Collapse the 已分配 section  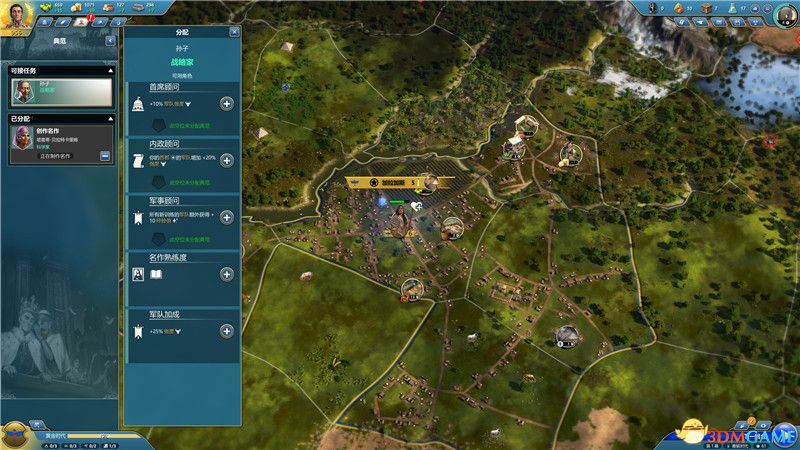coord(110,118)
